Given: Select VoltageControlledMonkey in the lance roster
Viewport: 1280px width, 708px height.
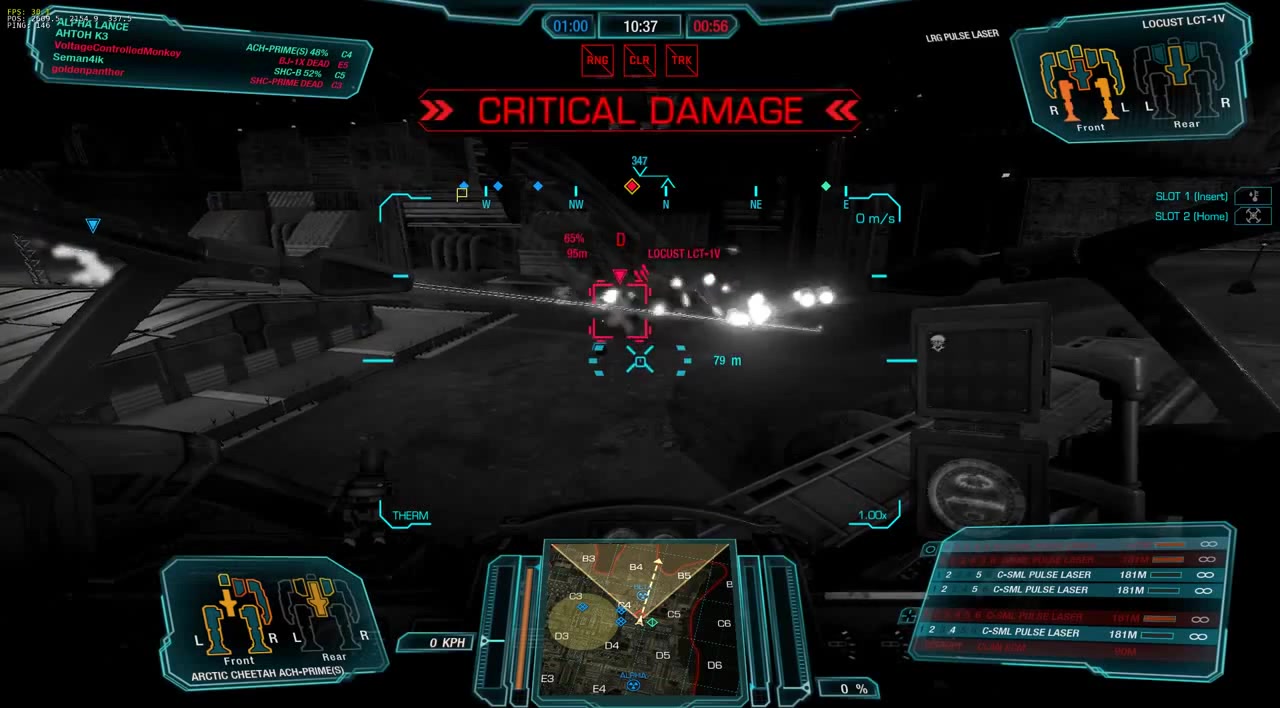Looking at the screenshot, I should pyautogui.click(x=117, y=48).
